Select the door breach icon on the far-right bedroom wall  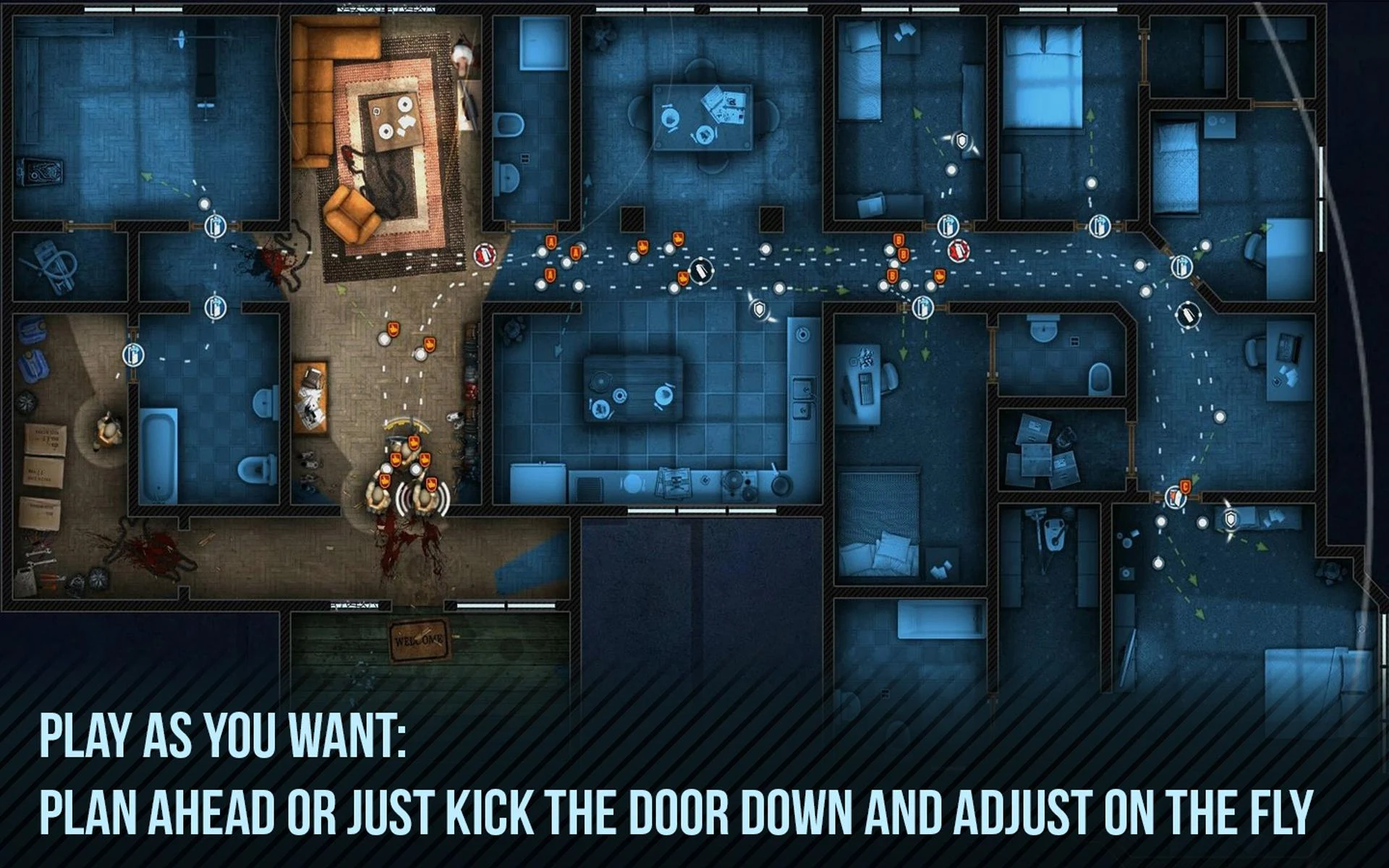click(1100, 226)
